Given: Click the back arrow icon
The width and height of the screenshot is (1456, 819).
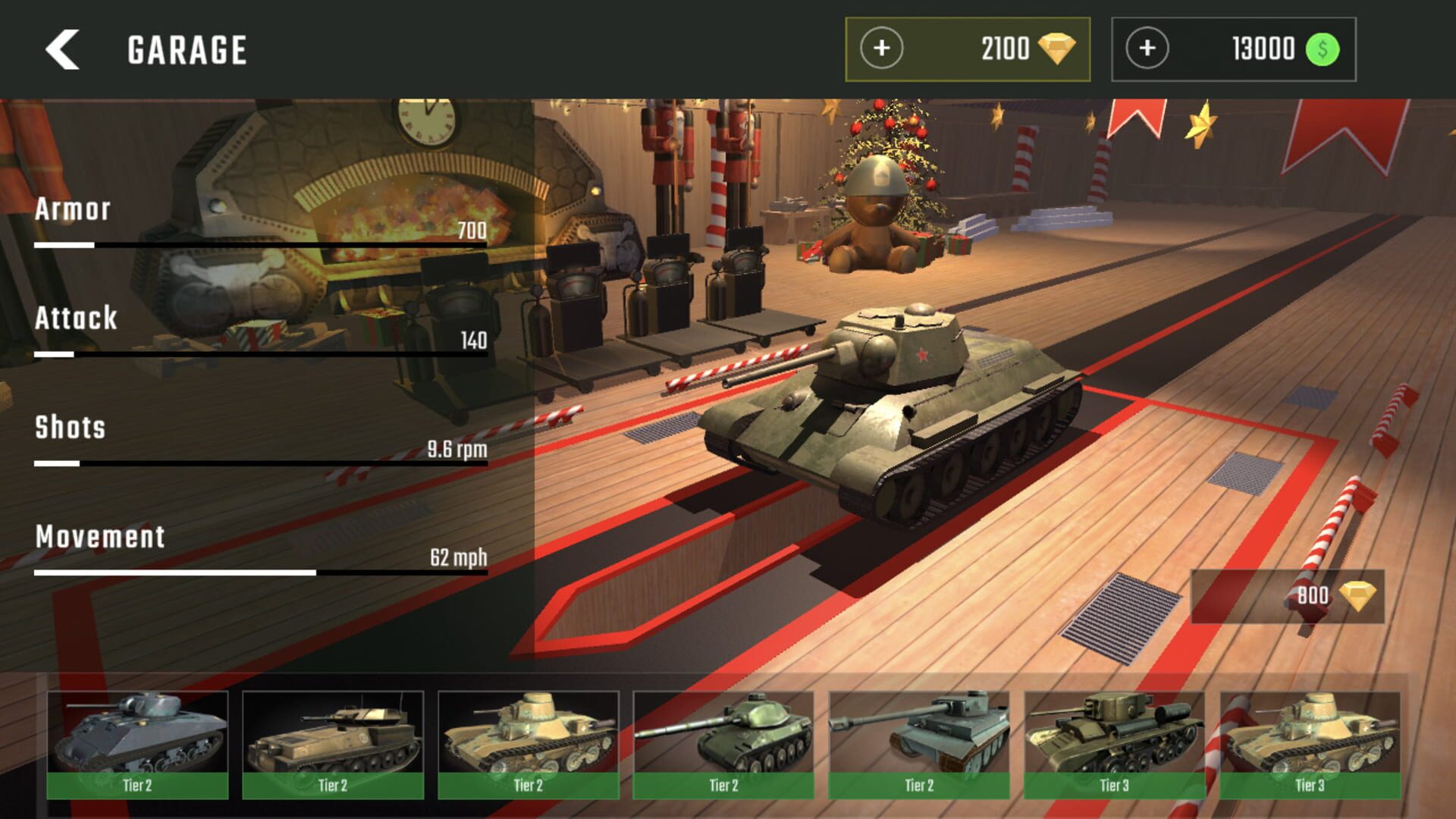Looking at the screenshot, I should (x=64, y=49).
